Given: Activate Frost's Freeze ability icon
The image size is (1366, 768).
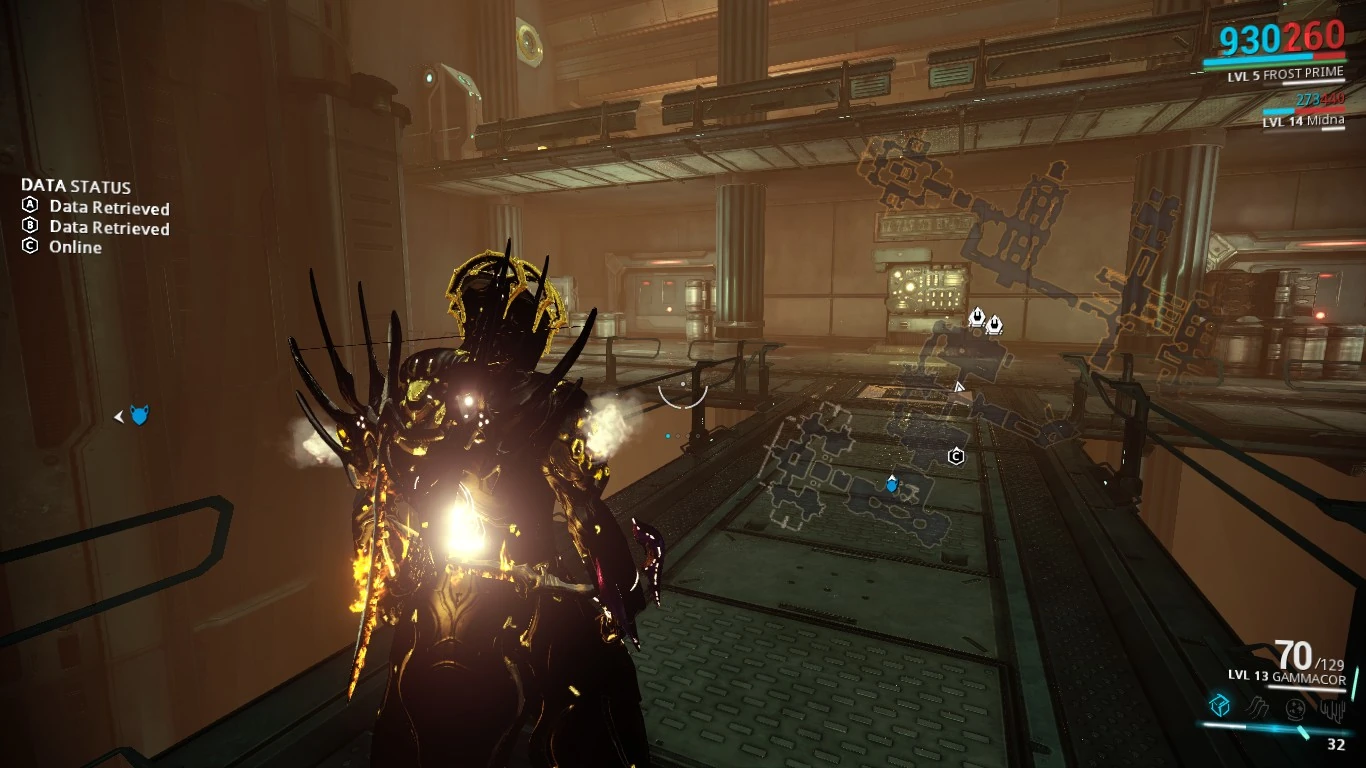Looking at the screenshot, I should click(1219, 706).
